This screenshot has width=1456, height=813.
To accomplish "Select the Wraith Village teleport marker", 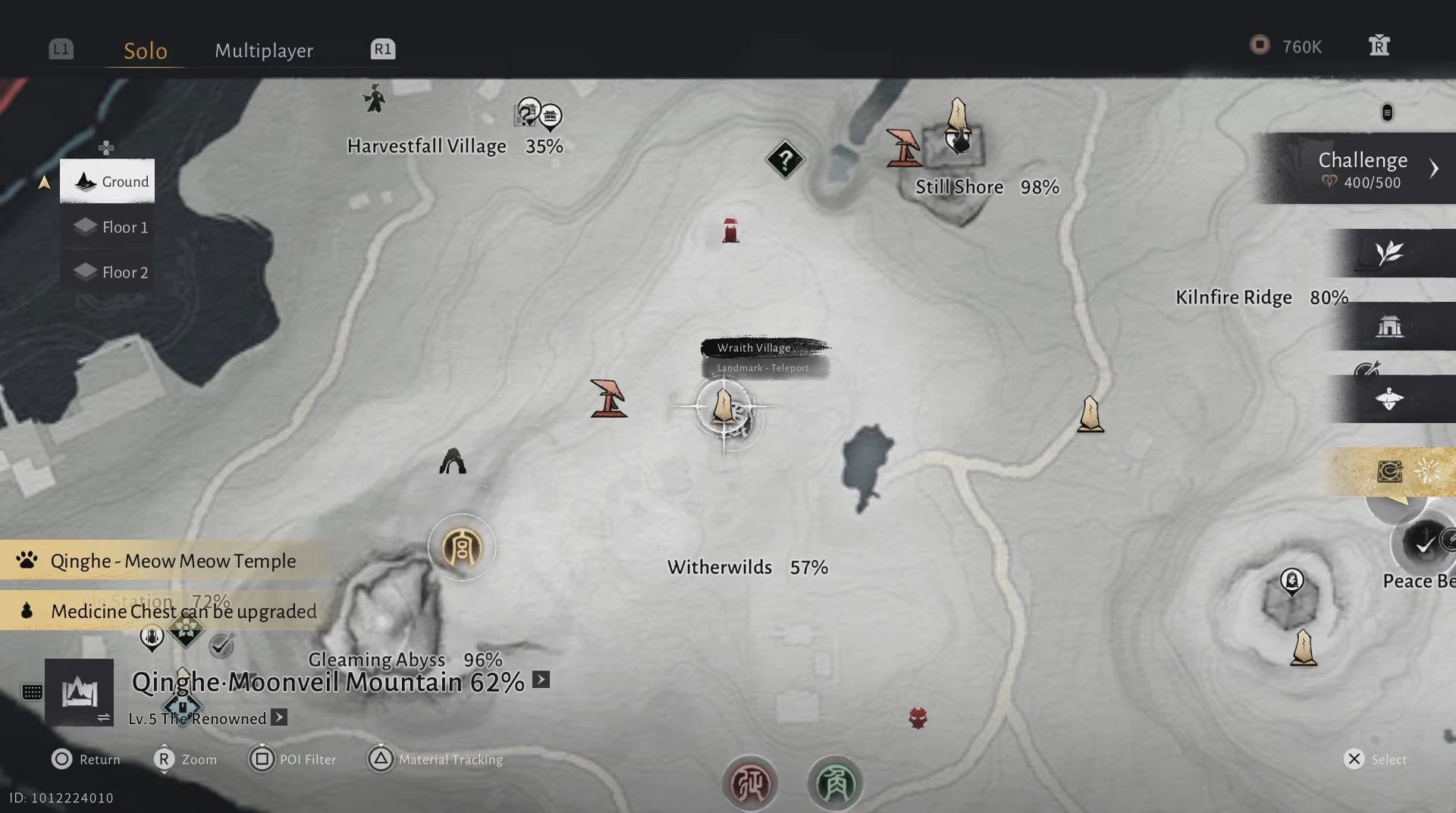I will coord(723,408).
